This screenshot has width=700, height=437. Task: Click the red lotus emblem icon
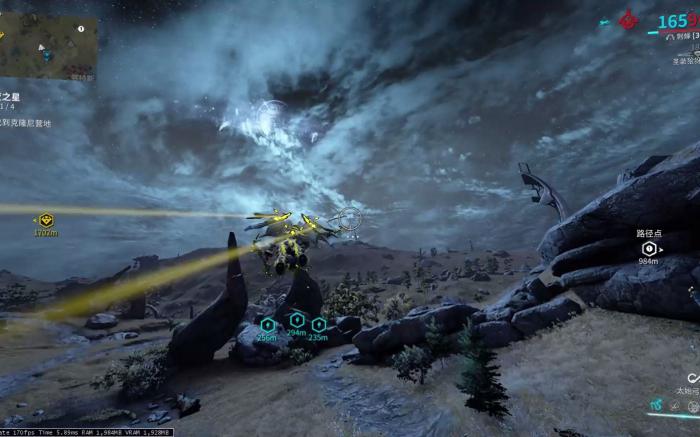[x=629, y=19]
